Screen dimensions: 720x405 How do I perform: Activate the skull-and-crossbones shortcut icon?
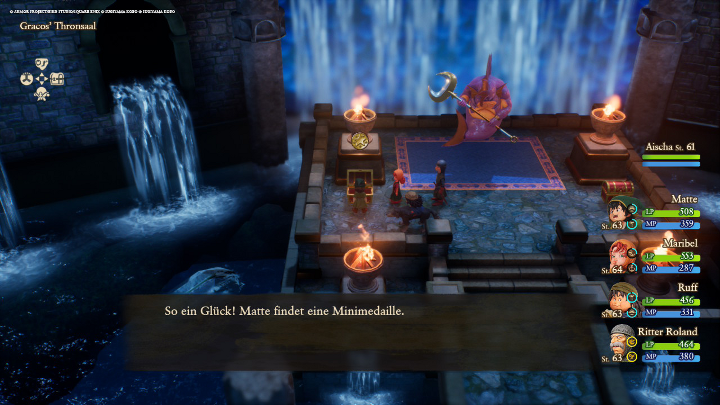click(x=42, y=94)
